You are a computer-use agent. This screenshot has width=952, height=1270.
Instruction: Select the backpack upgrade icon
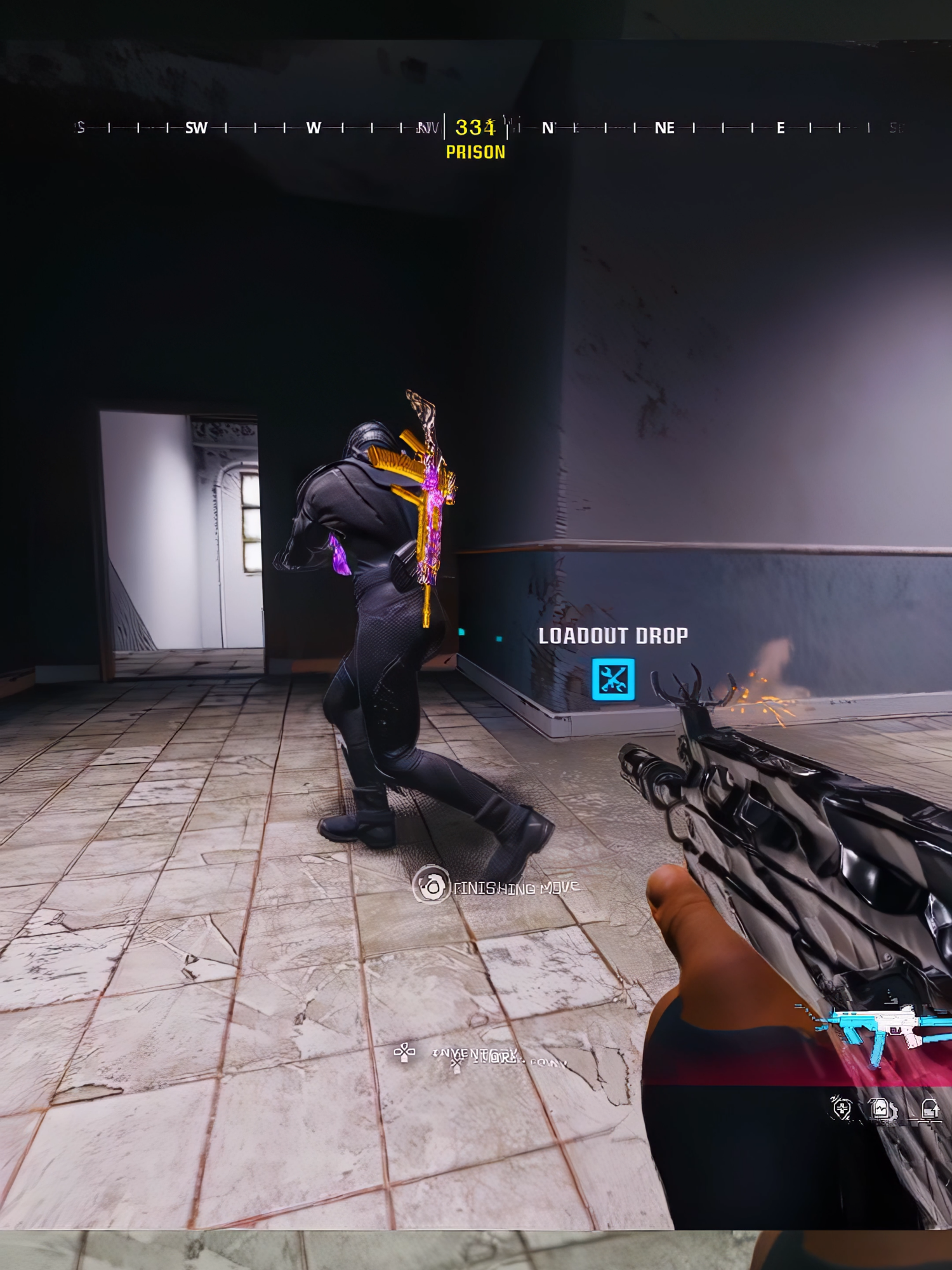929,1109
